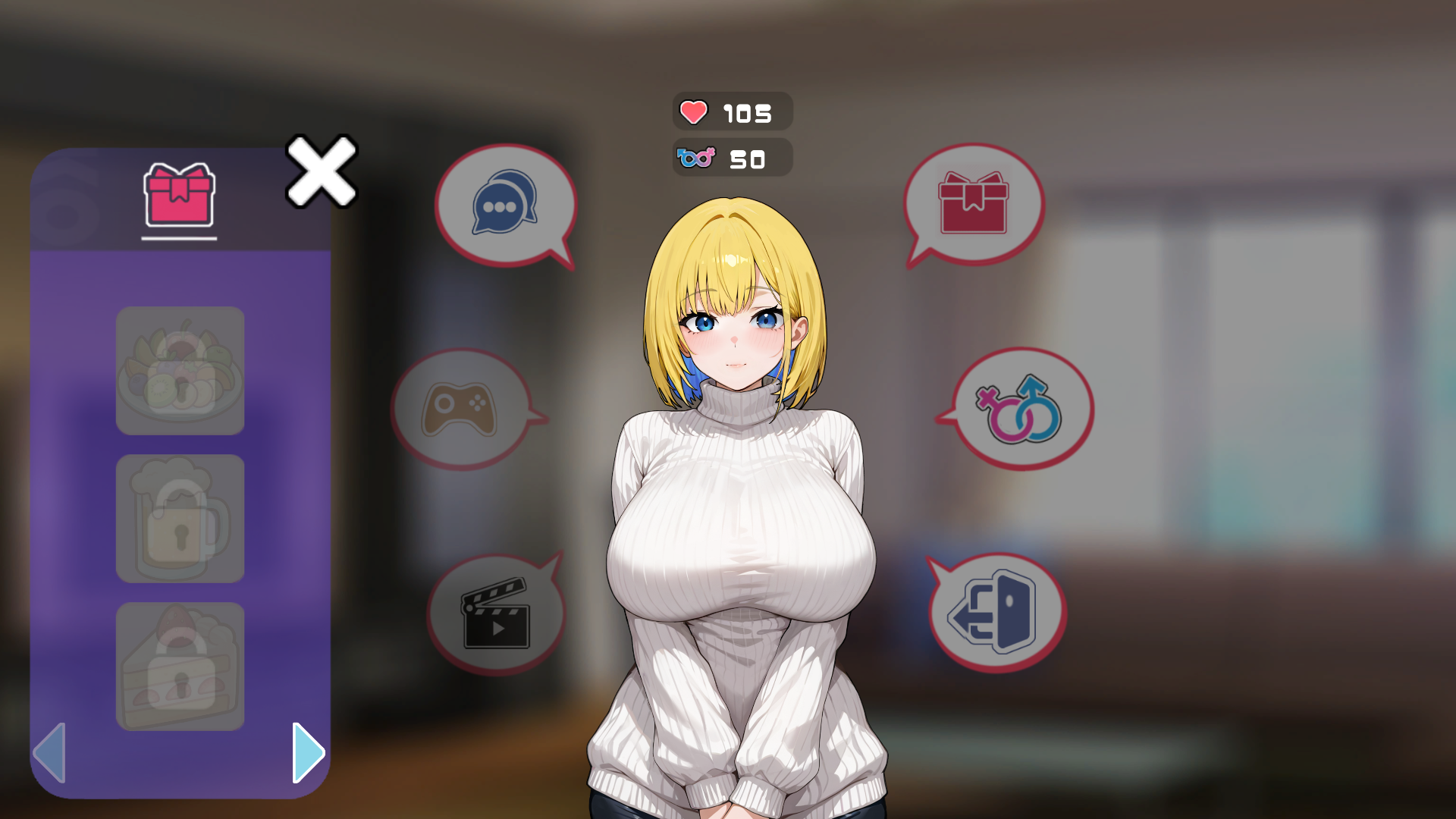
Task: Choose the locked strawberry cake gift
Action: tap(180, 667)
